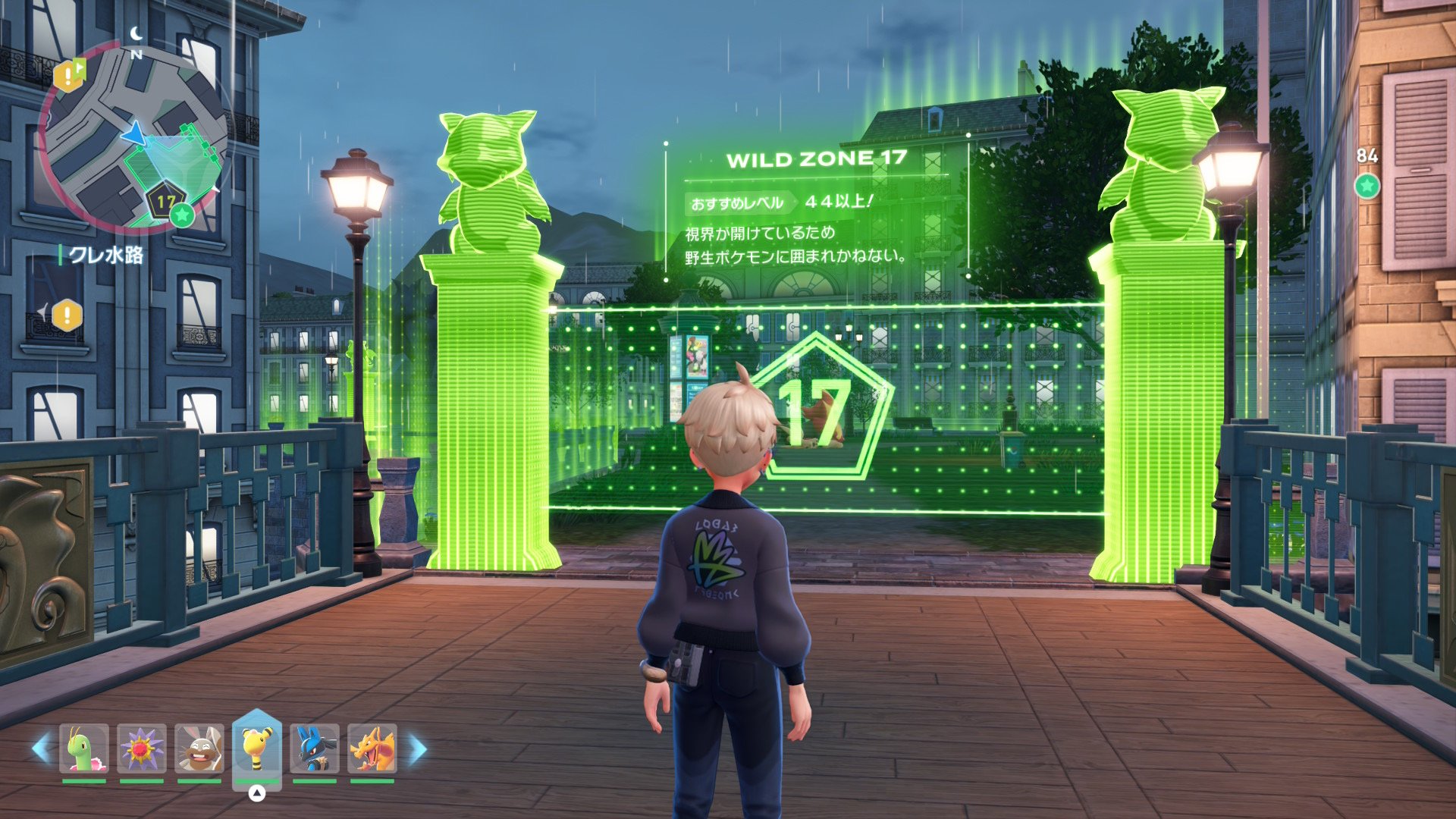Switch to Lucario in the party

click(x=315, y=749)
